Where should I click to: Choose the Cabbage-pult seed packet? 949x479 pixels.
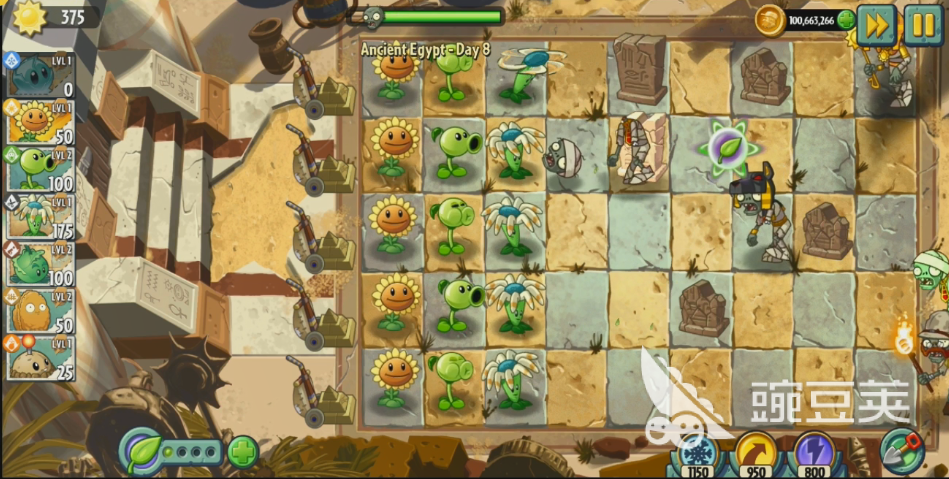(x=39, y=264)
